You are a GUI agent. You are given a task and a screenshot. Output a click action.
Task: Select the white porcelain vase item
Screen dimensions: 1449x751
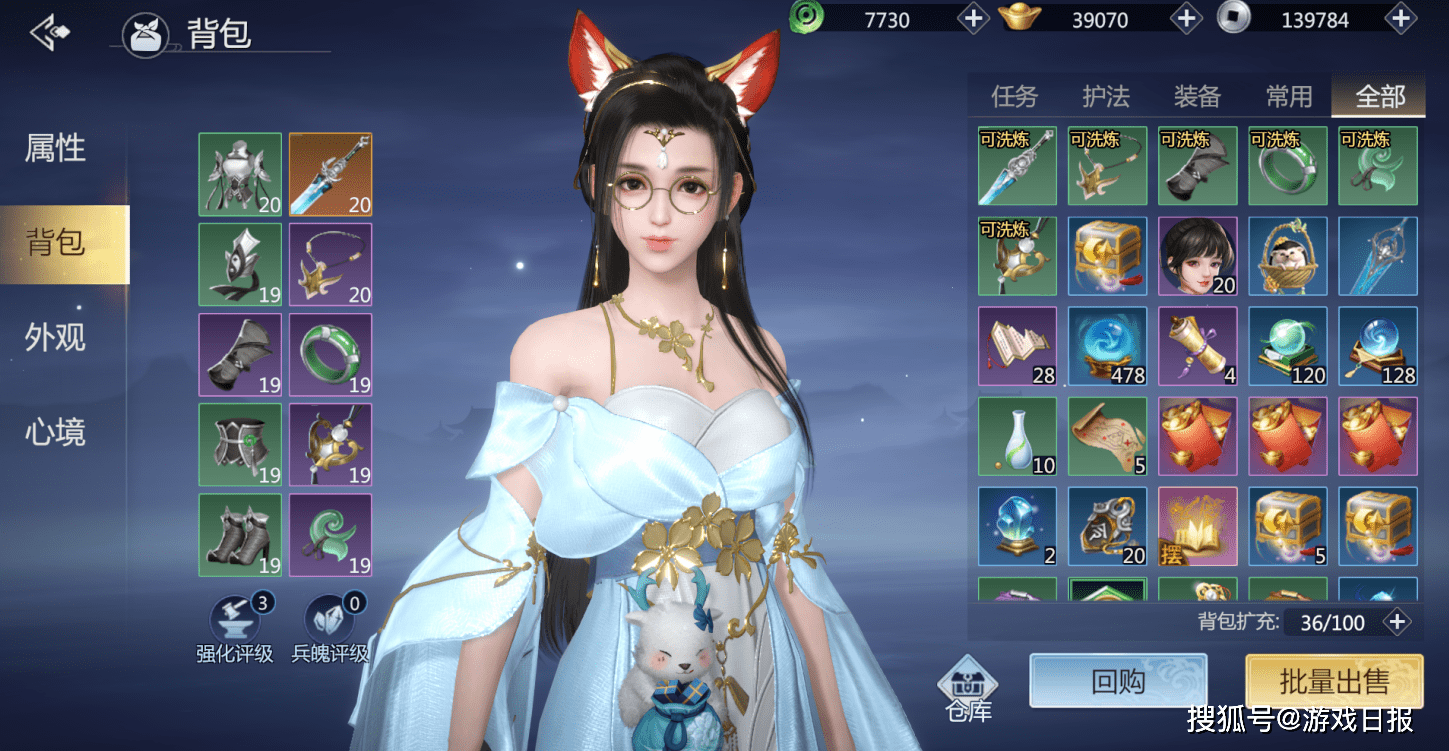click(1017, 436)
